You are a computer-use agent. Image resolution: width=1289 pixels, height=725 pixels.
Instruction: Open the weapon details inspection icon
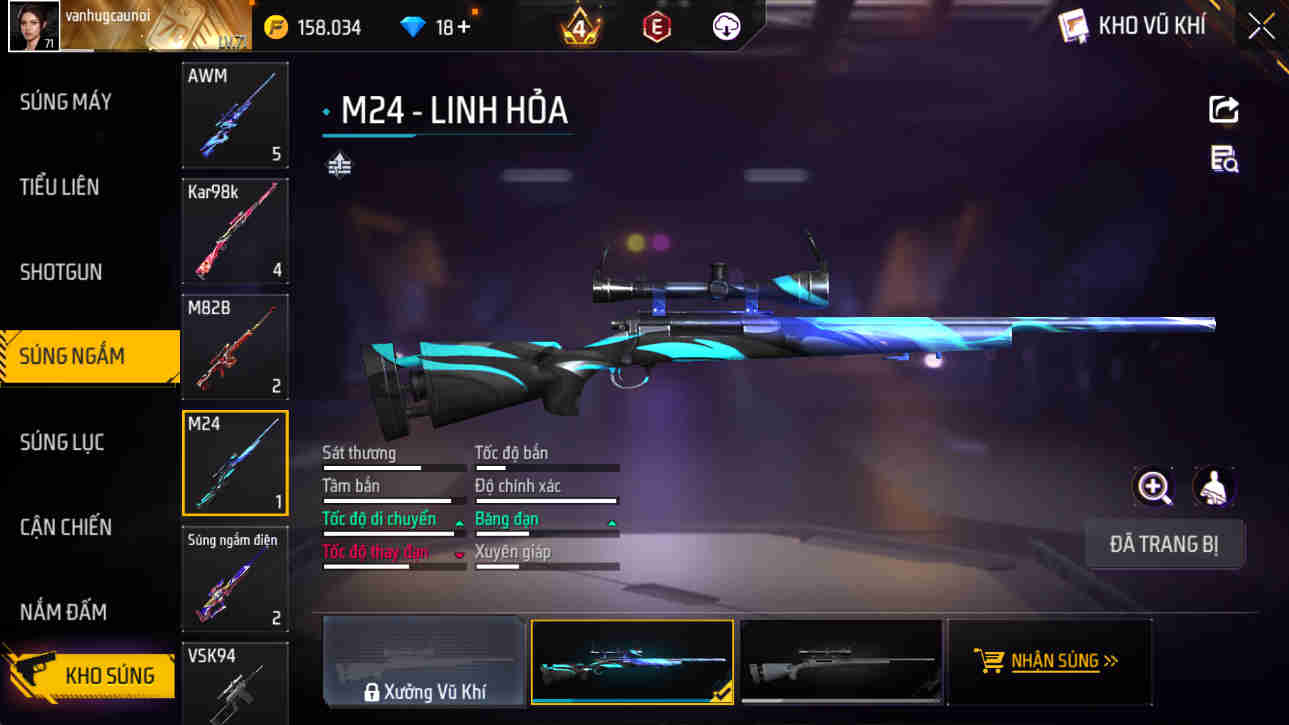point(1224,158)
